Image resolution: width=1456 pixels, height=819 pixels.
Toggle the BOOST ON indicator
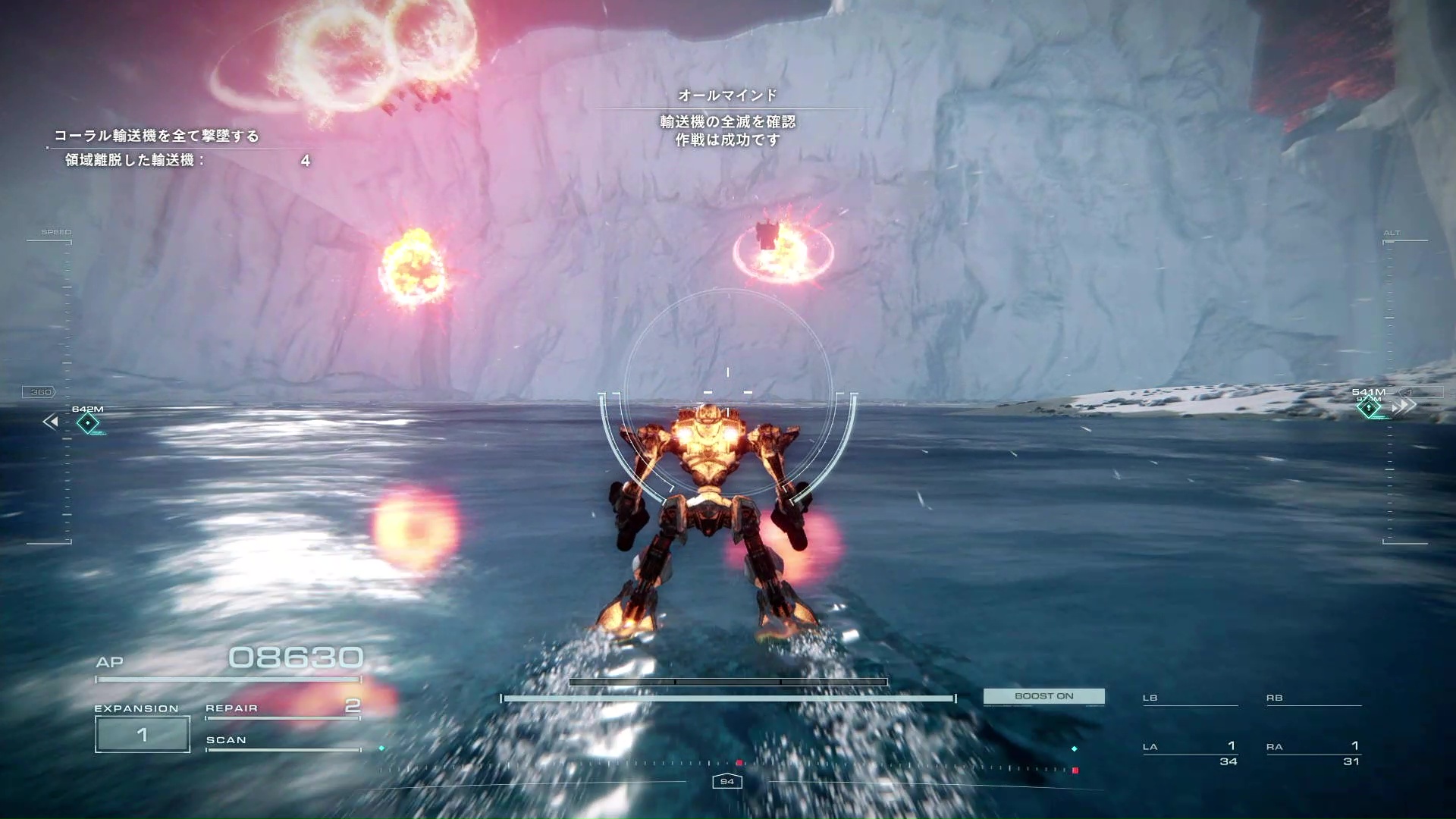[x=1043, y=696]
